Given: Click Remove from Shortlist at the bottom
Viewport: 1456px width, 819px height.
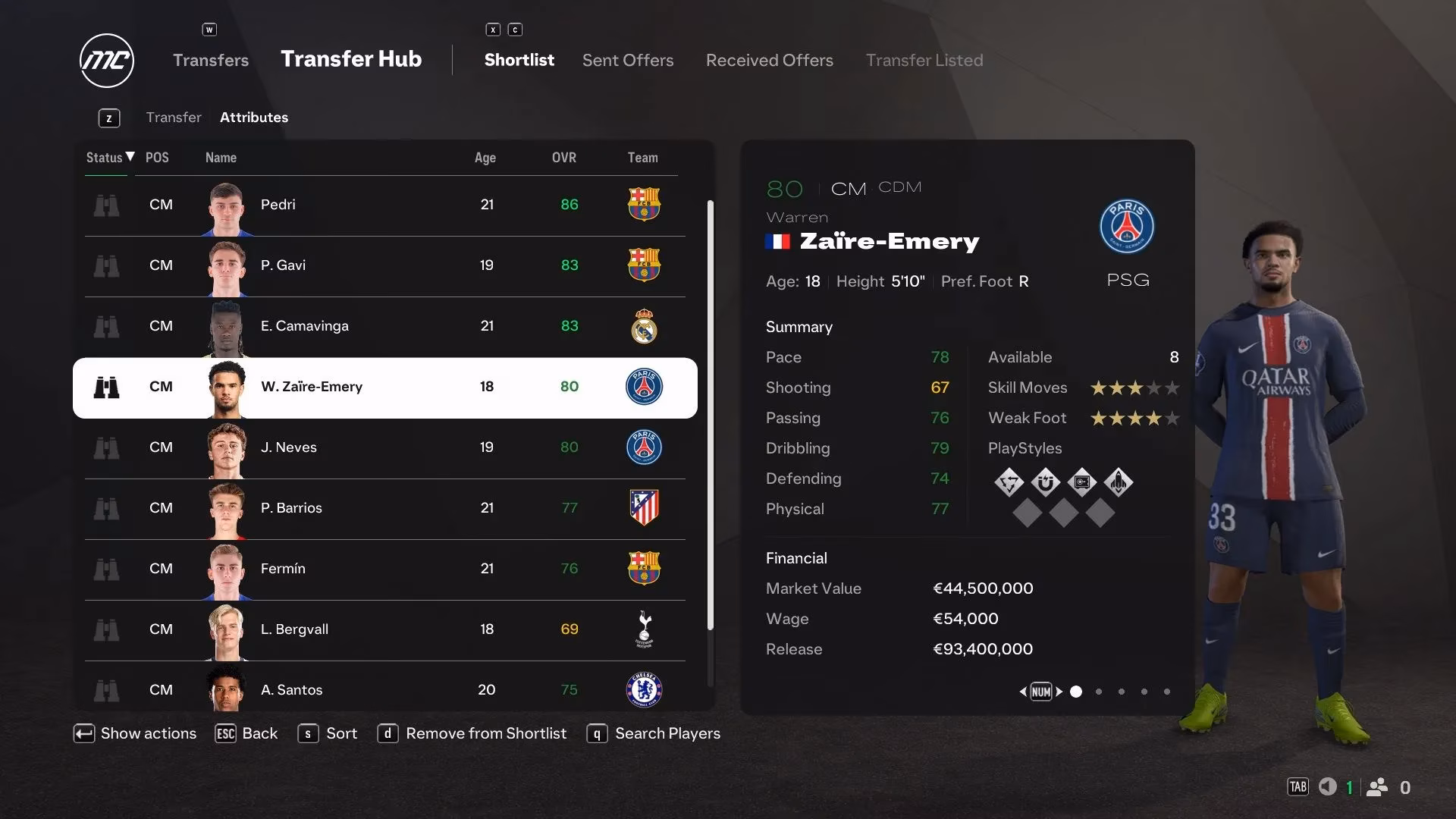Looking at the screenshot, I should [486, 733].
